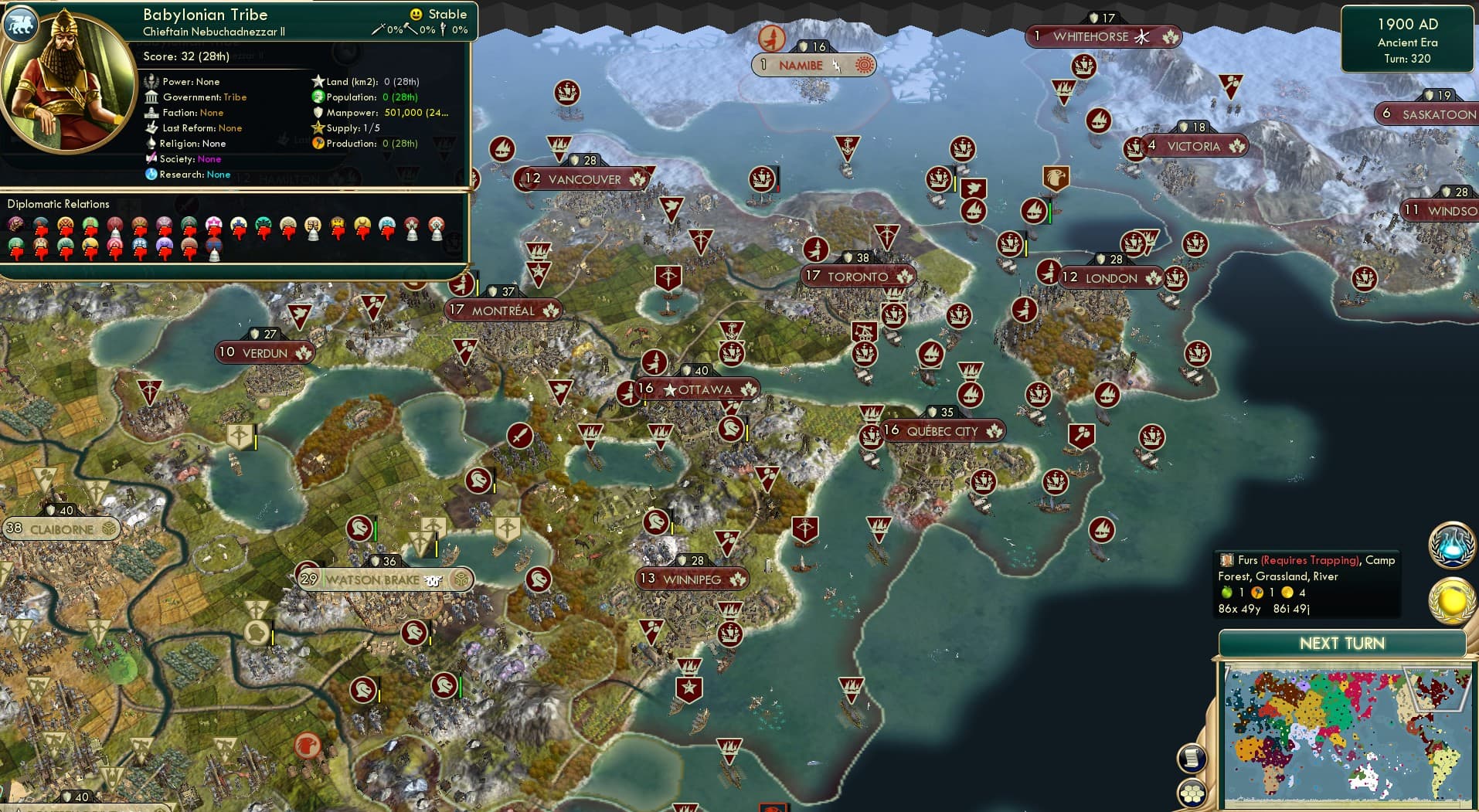Click the Government temple icon next to Tribe
The height and width of the screenshot is (812, 1479).
click(x=152, y=97)
